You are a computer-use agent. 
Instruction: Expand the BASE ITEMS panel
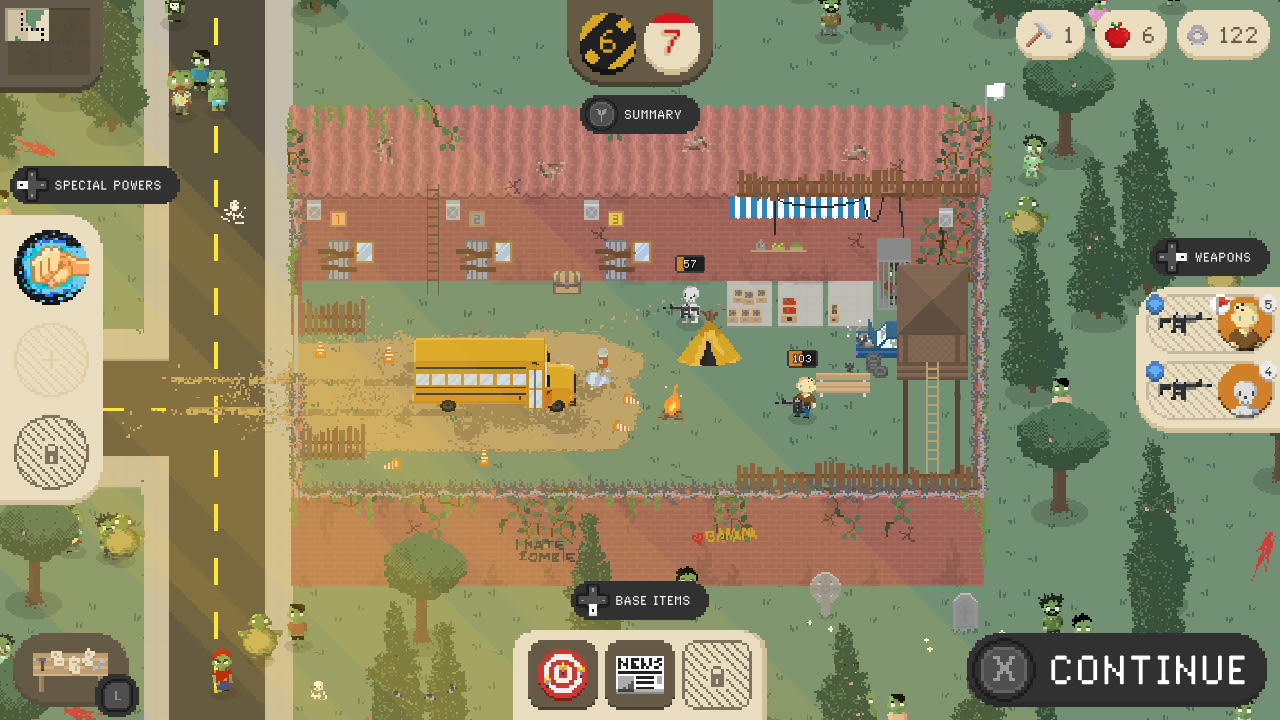[639, 601]
